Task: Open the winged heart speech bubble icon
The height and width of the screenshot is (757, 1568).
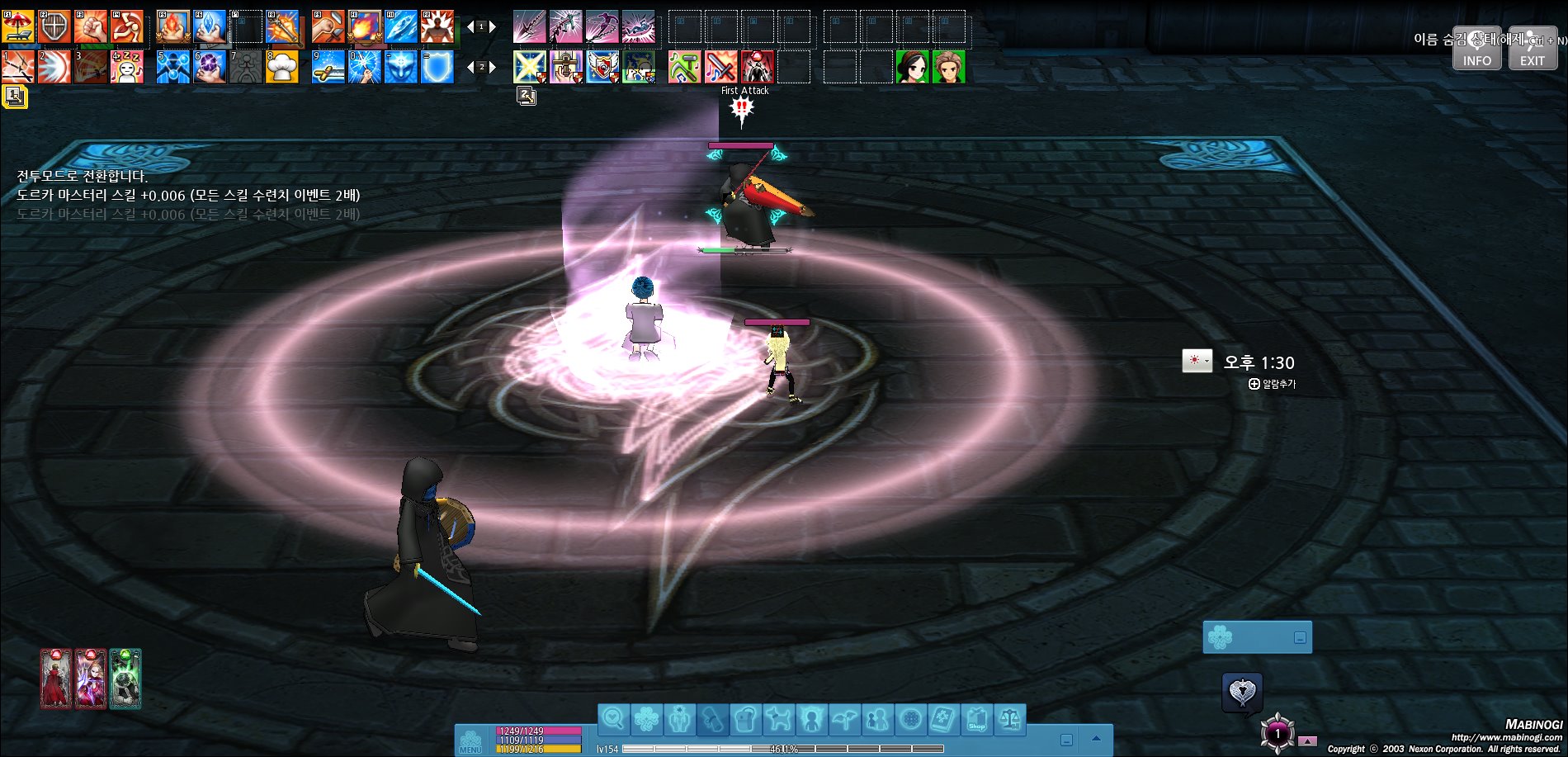Action: [x=1242, y=692]
